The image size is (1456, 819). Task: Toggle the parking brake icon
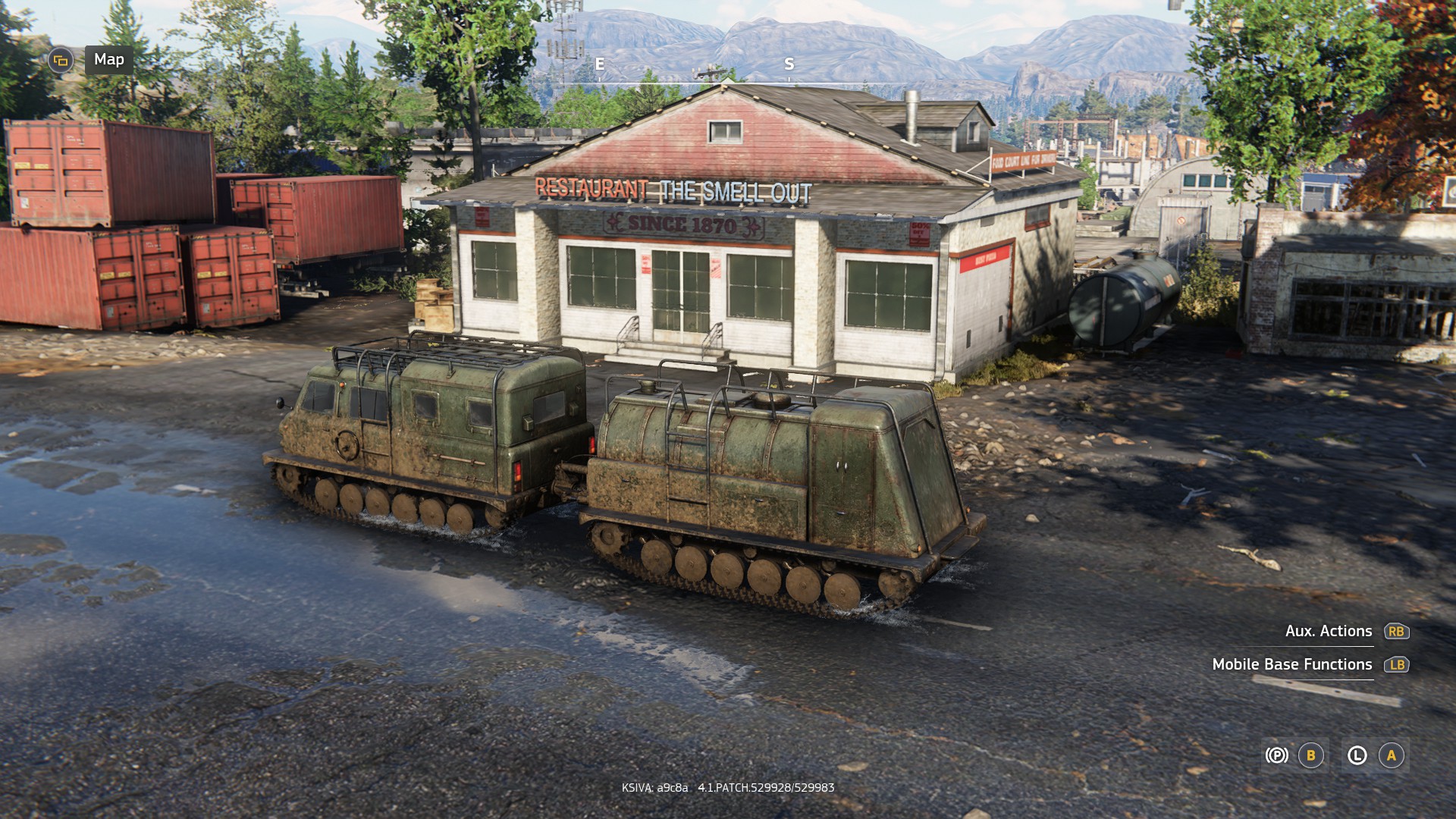[x=1276, y=755]
